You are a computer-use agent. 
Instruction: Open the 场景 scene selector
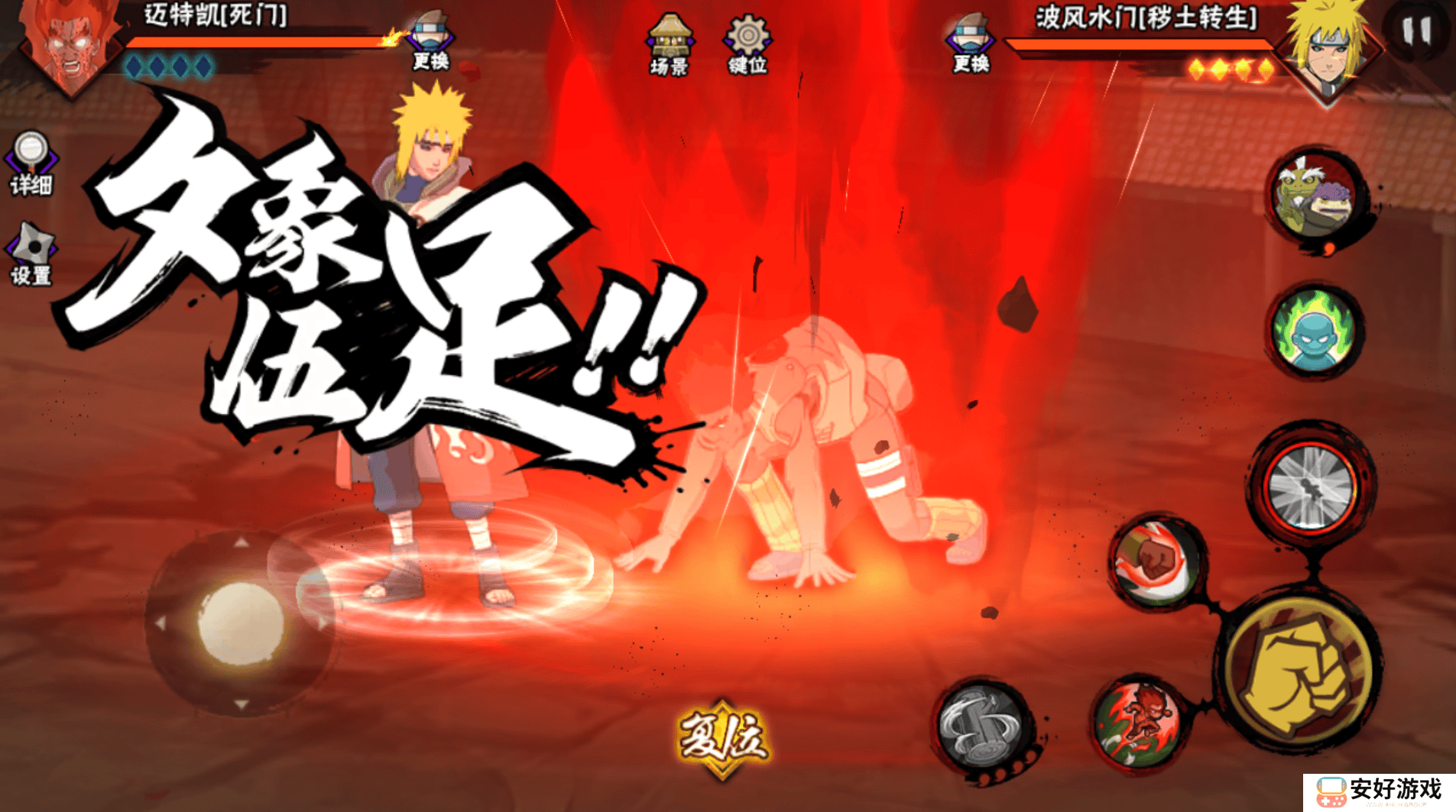pos(669,44)
